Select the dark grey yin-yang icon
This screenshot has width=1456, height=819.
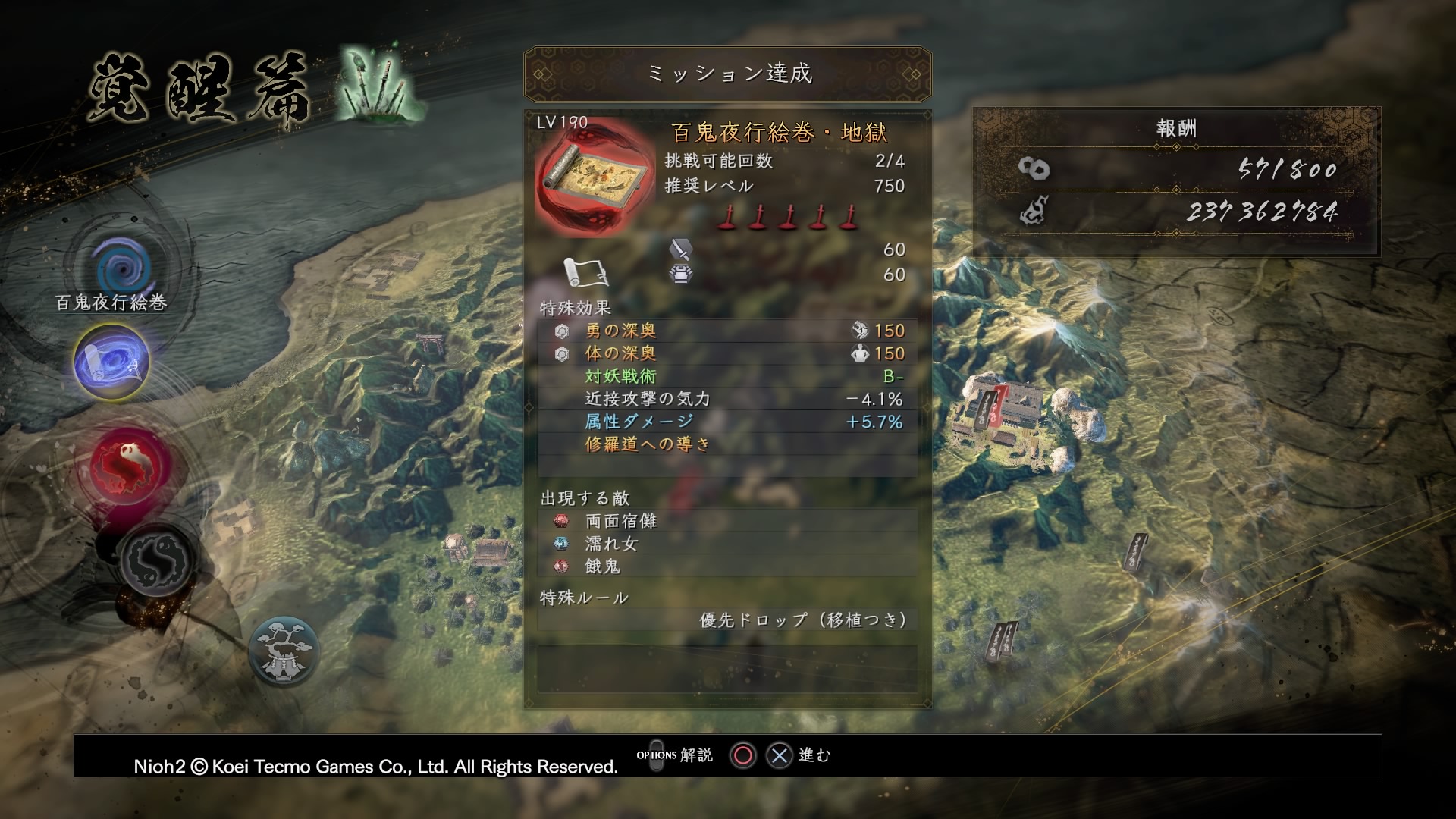[158, 560]
